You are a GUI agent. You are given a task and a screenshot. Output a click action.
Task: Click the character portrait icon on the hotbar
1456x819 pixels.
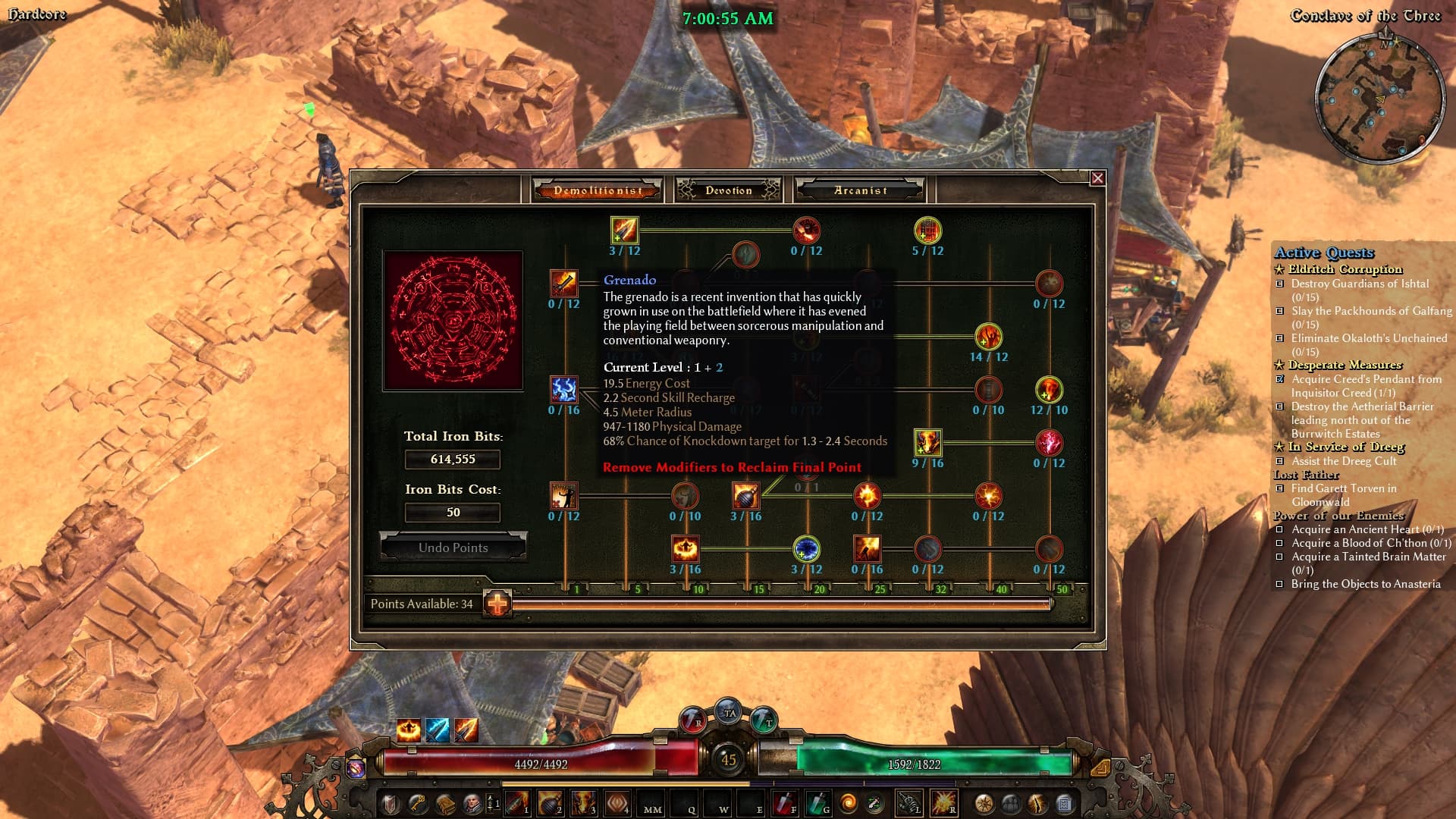point(473,802)
